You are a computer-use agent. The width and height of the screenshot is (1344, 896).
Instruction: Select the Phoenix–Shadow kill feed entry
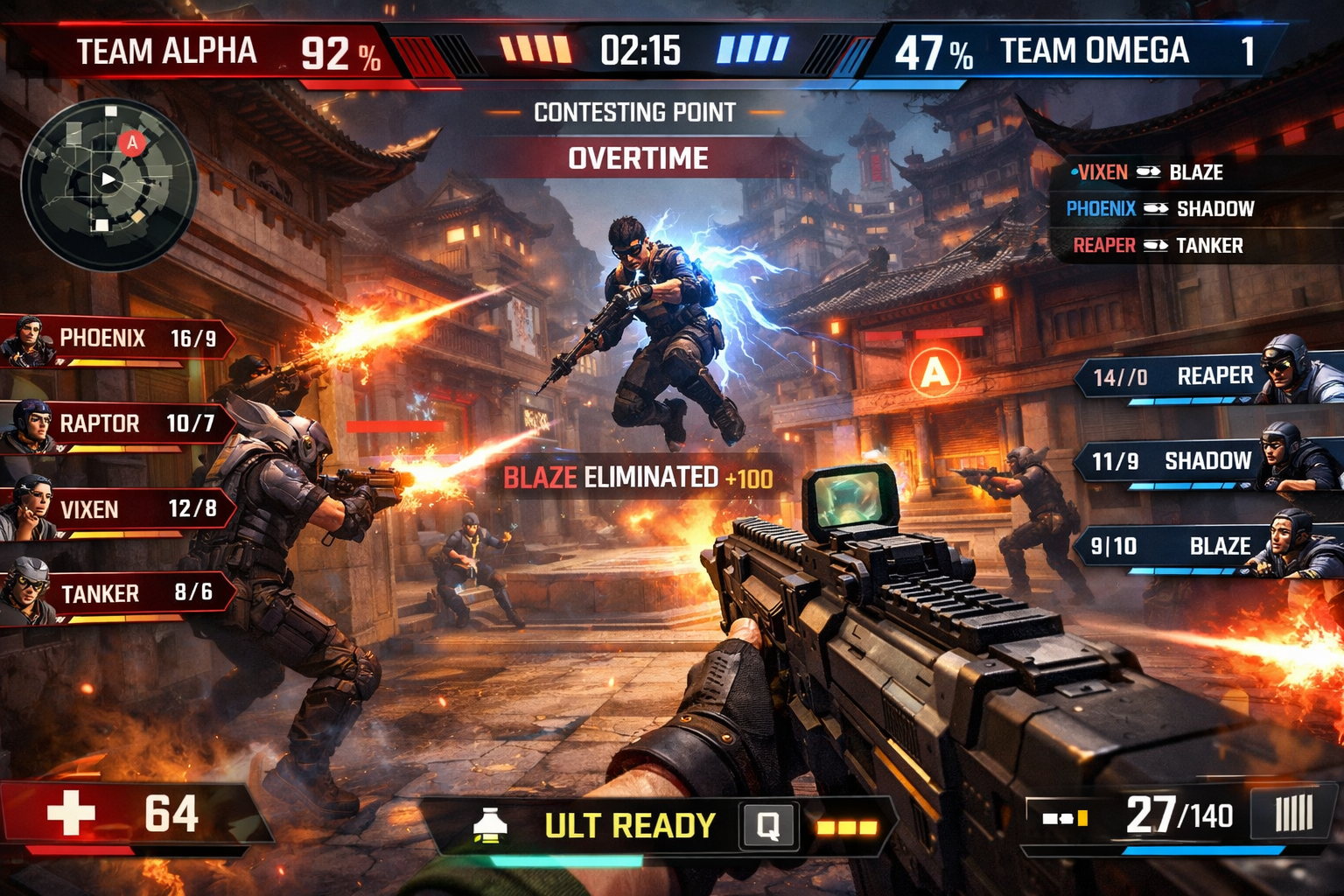pyautogui.click(x=1160, y=209)
